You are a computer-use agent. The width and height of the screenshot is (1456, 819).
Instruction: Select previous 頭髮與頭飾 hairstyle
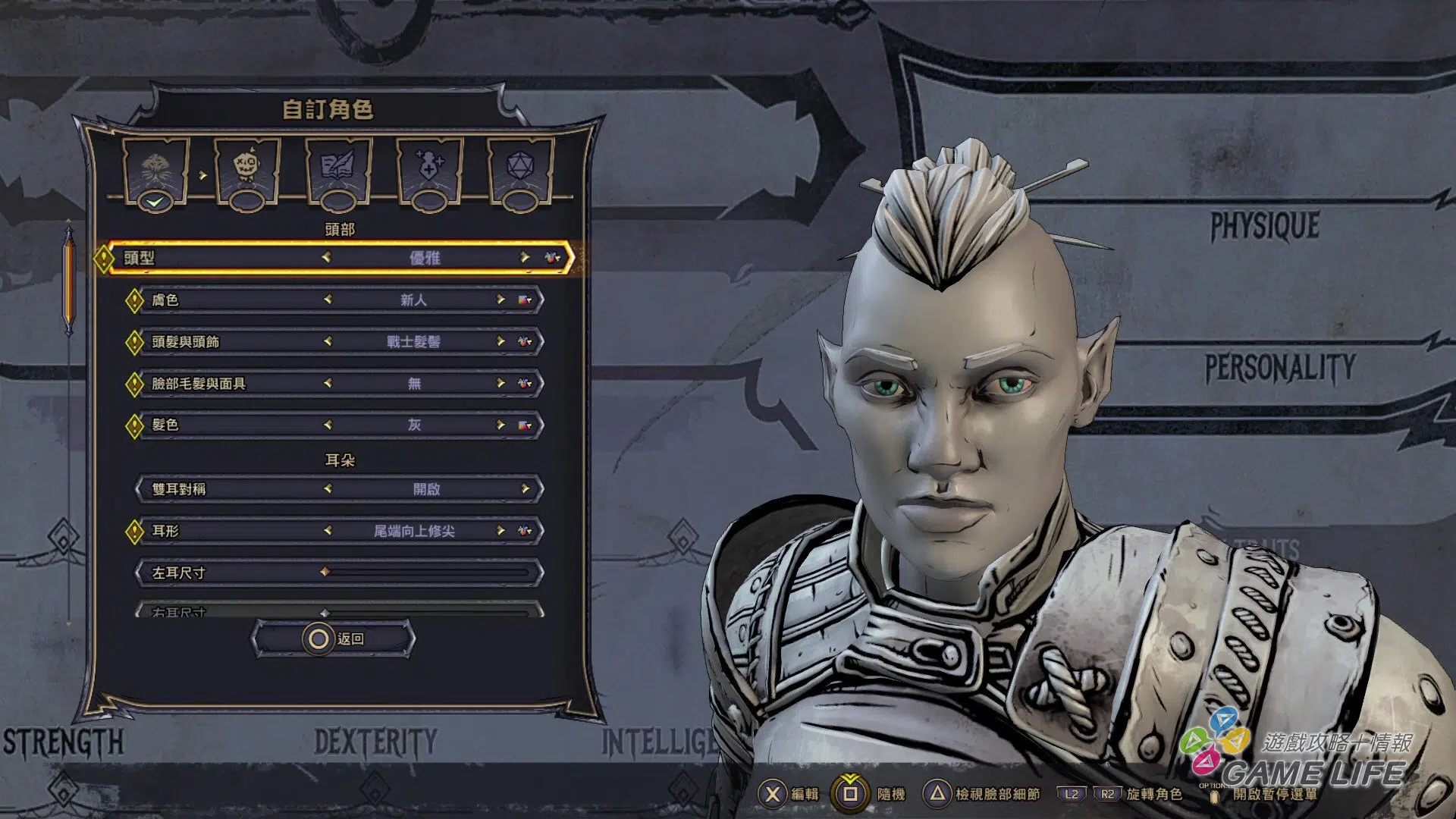(328, 341)
